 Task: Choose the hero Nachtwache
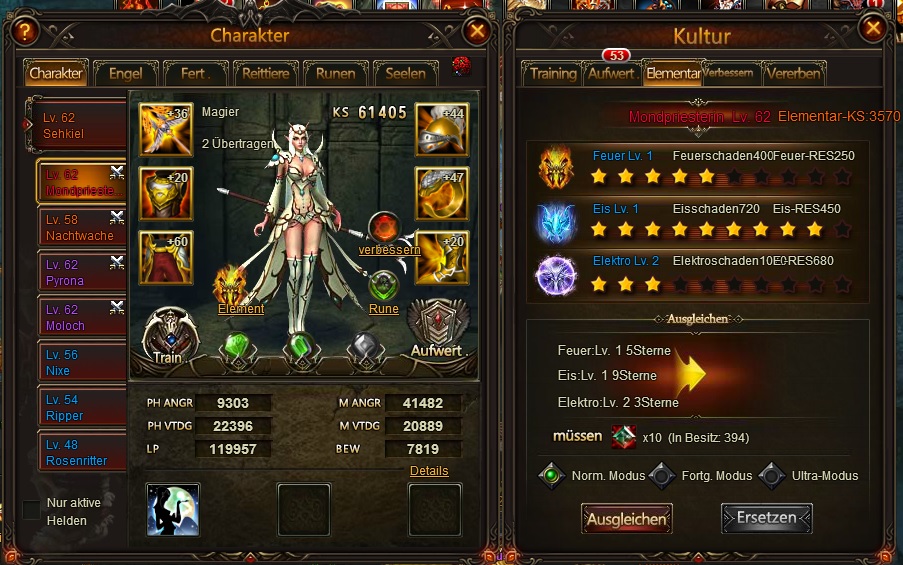[82, 227]
